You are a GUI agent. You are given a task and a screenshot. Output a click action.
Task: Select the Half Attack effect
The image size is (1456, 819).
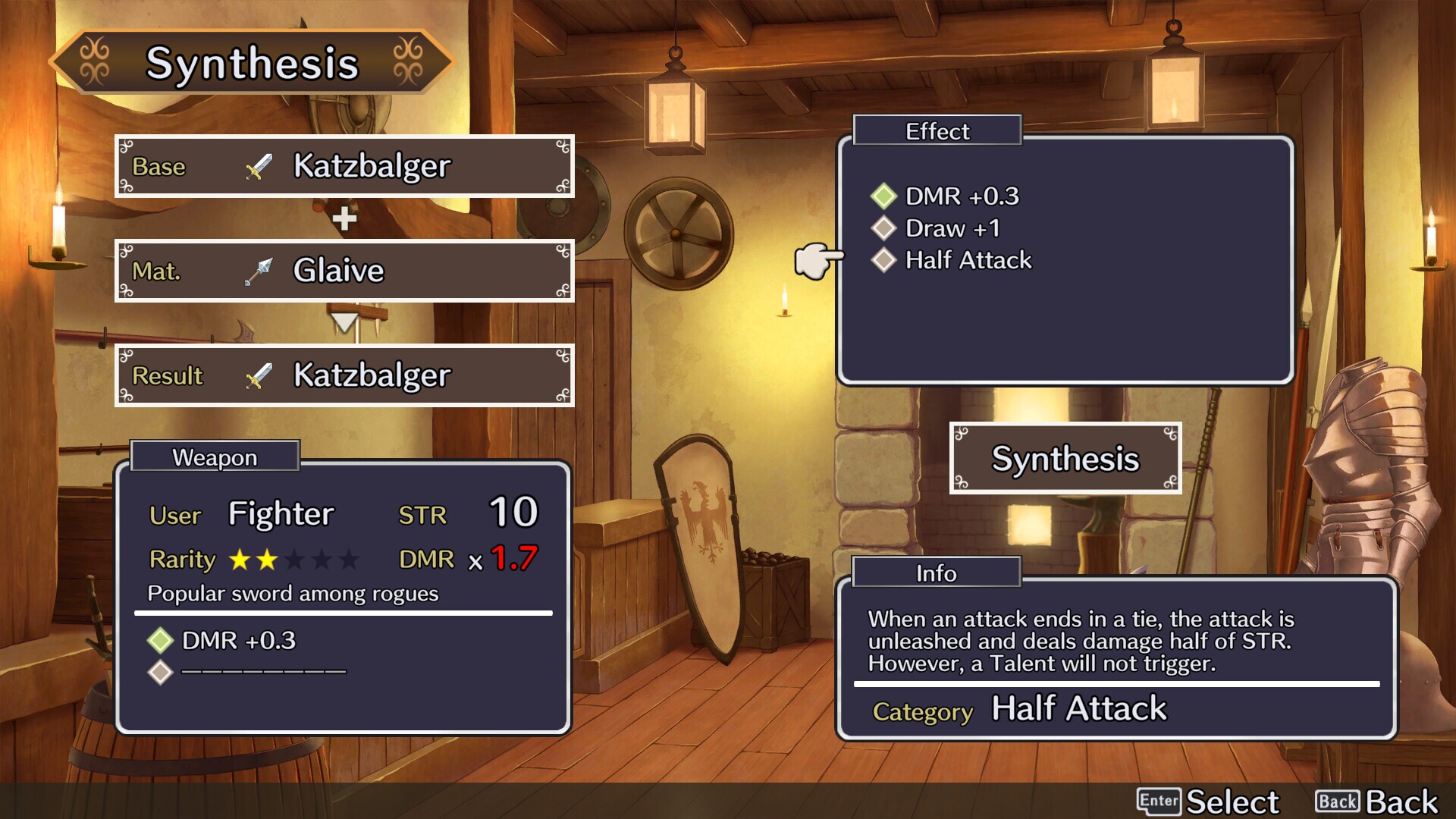click(968, 260)
